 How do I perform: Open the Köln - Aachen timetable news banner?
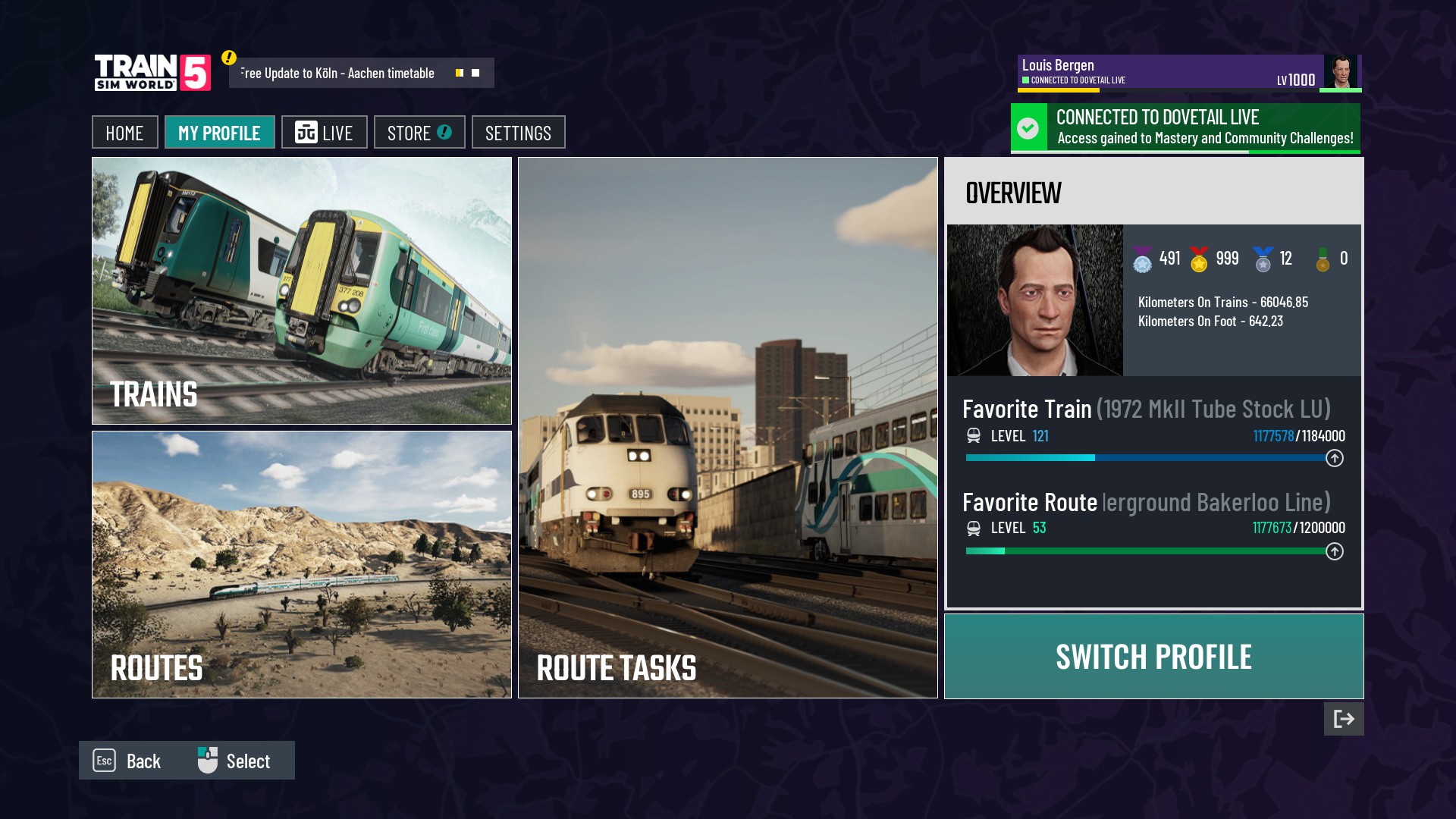click(x=361, y=74)
